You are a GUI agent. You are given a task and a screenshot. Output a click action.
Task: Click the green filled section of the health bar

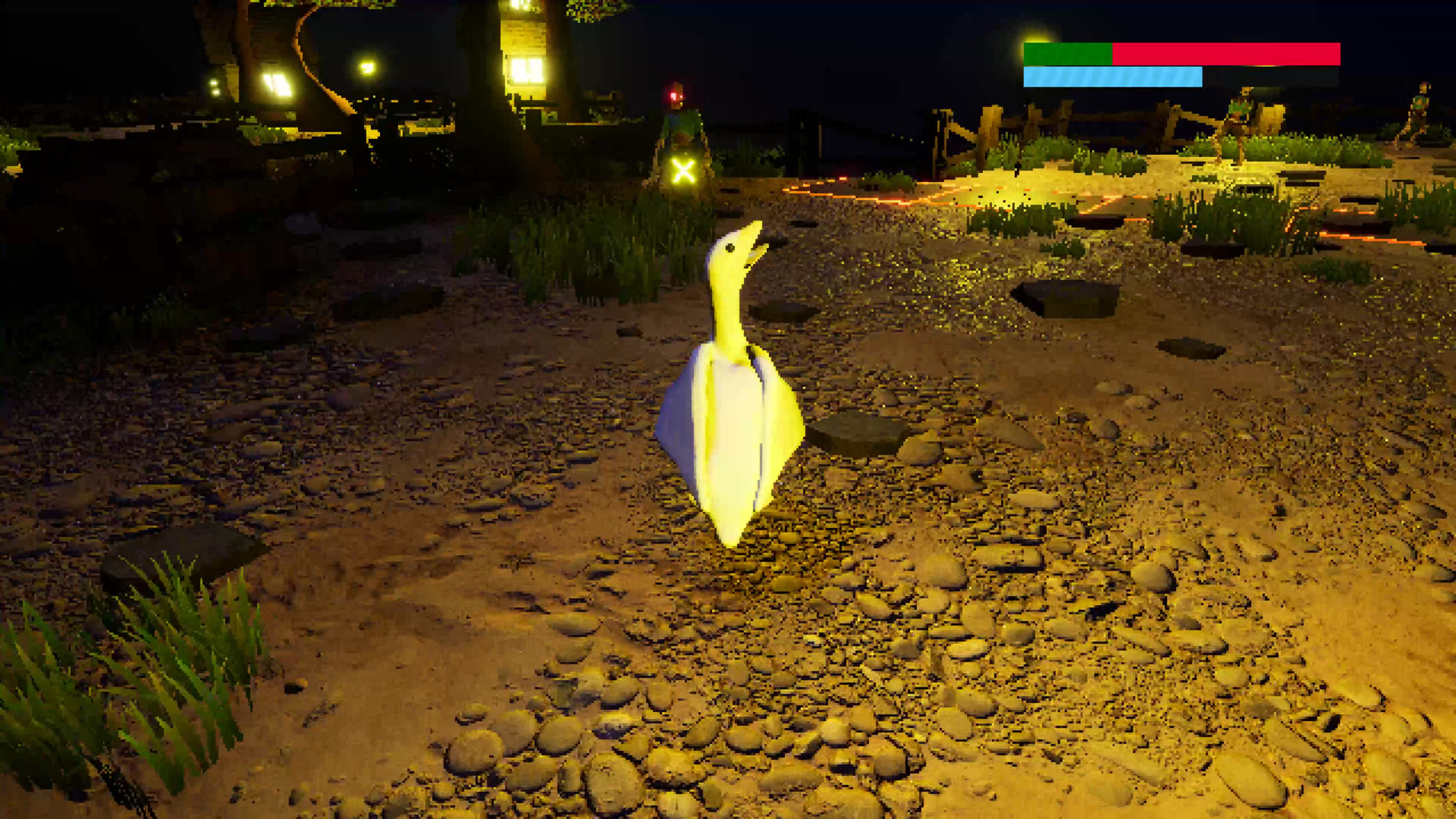coord(1069,53)
